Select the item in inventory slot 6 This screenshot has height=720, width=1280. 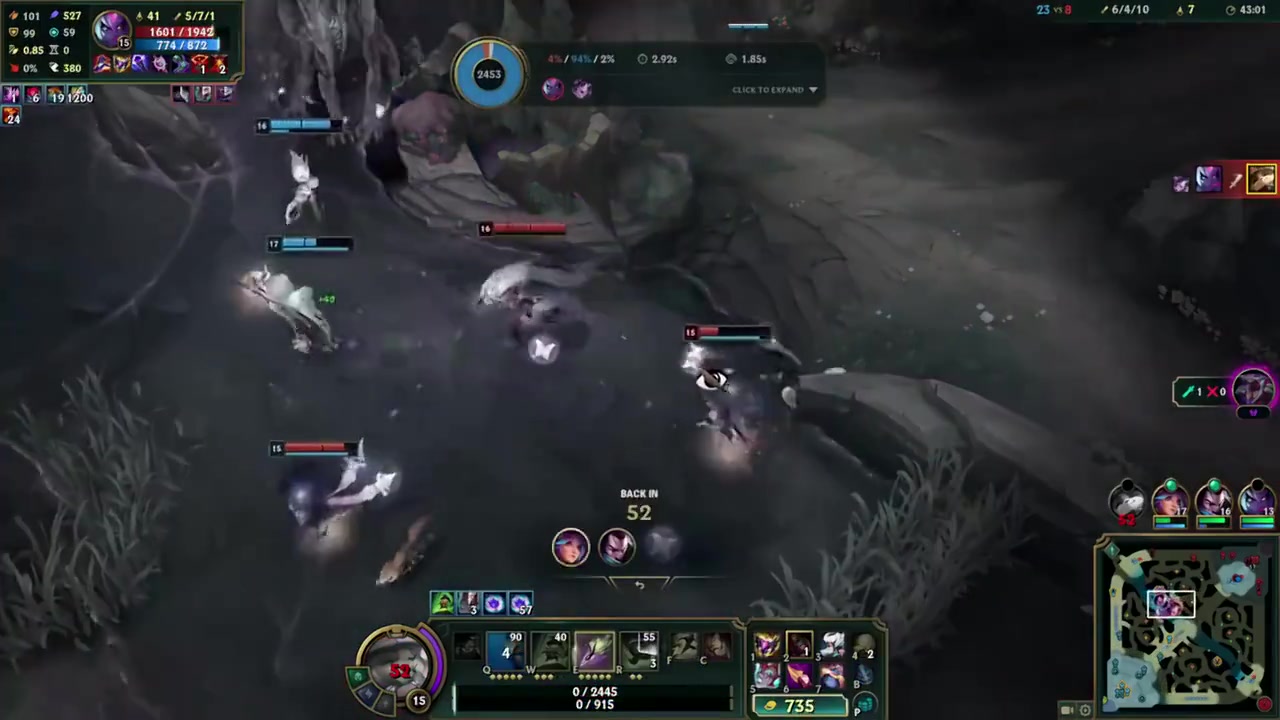tap(799, 676)
